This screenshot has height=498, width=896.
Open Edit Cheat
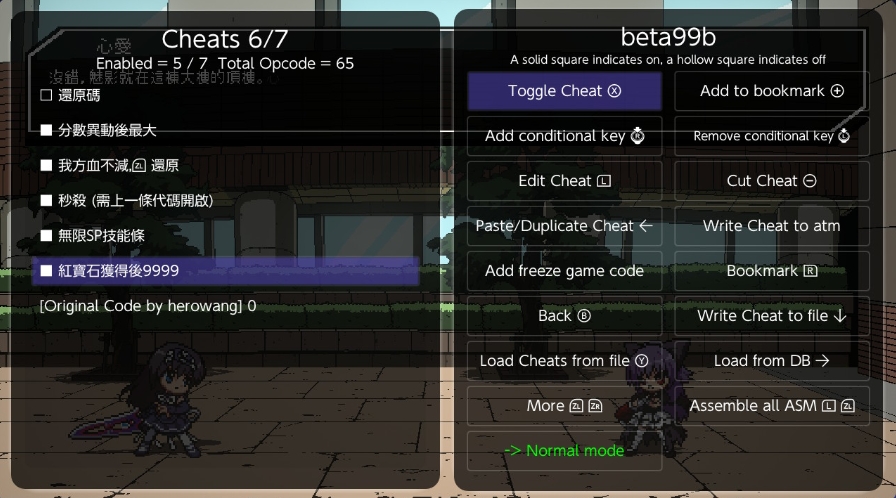pyautogui.click(x=564, y=181)
